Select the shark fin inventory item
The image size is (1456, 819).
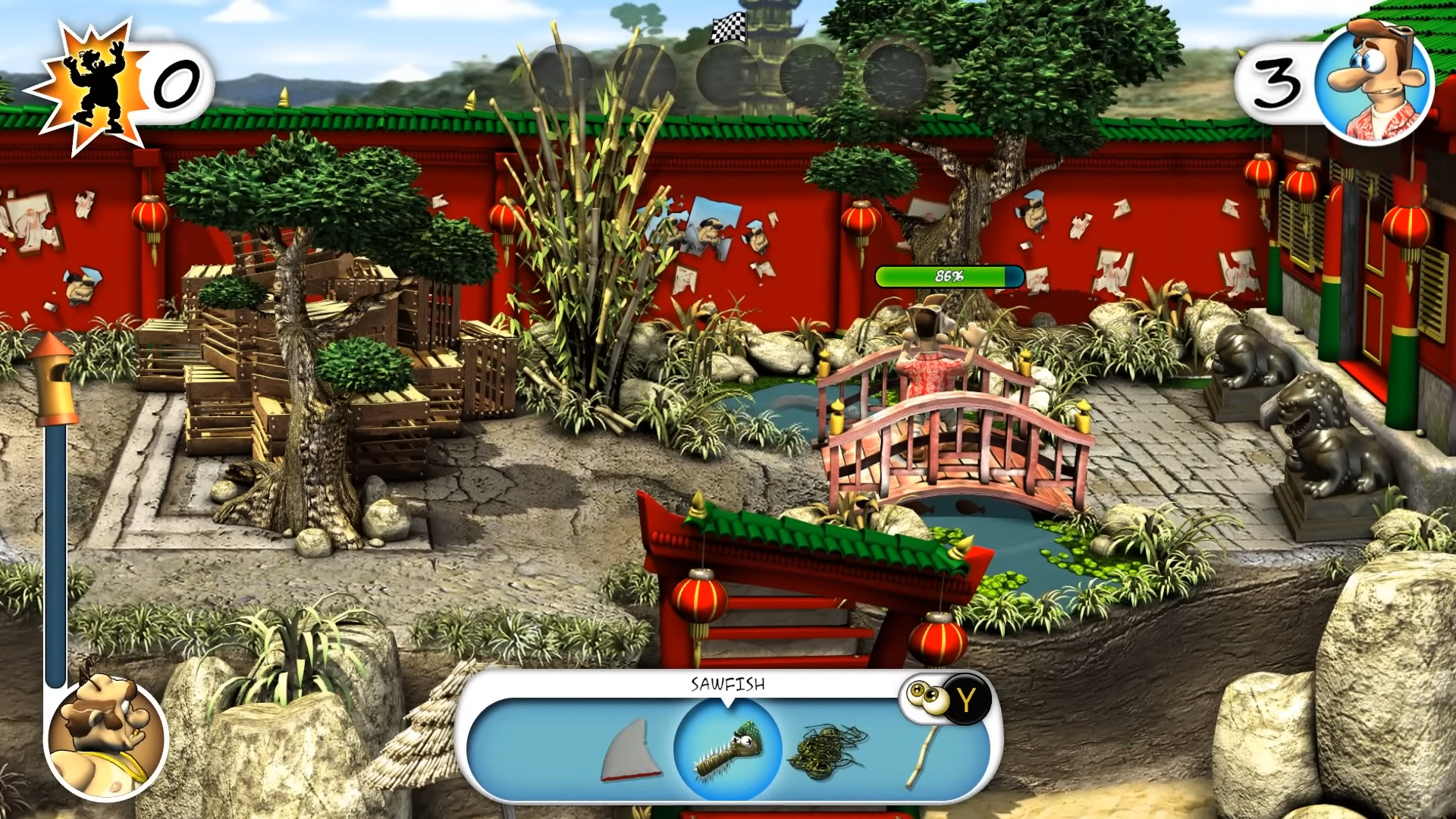631,750
